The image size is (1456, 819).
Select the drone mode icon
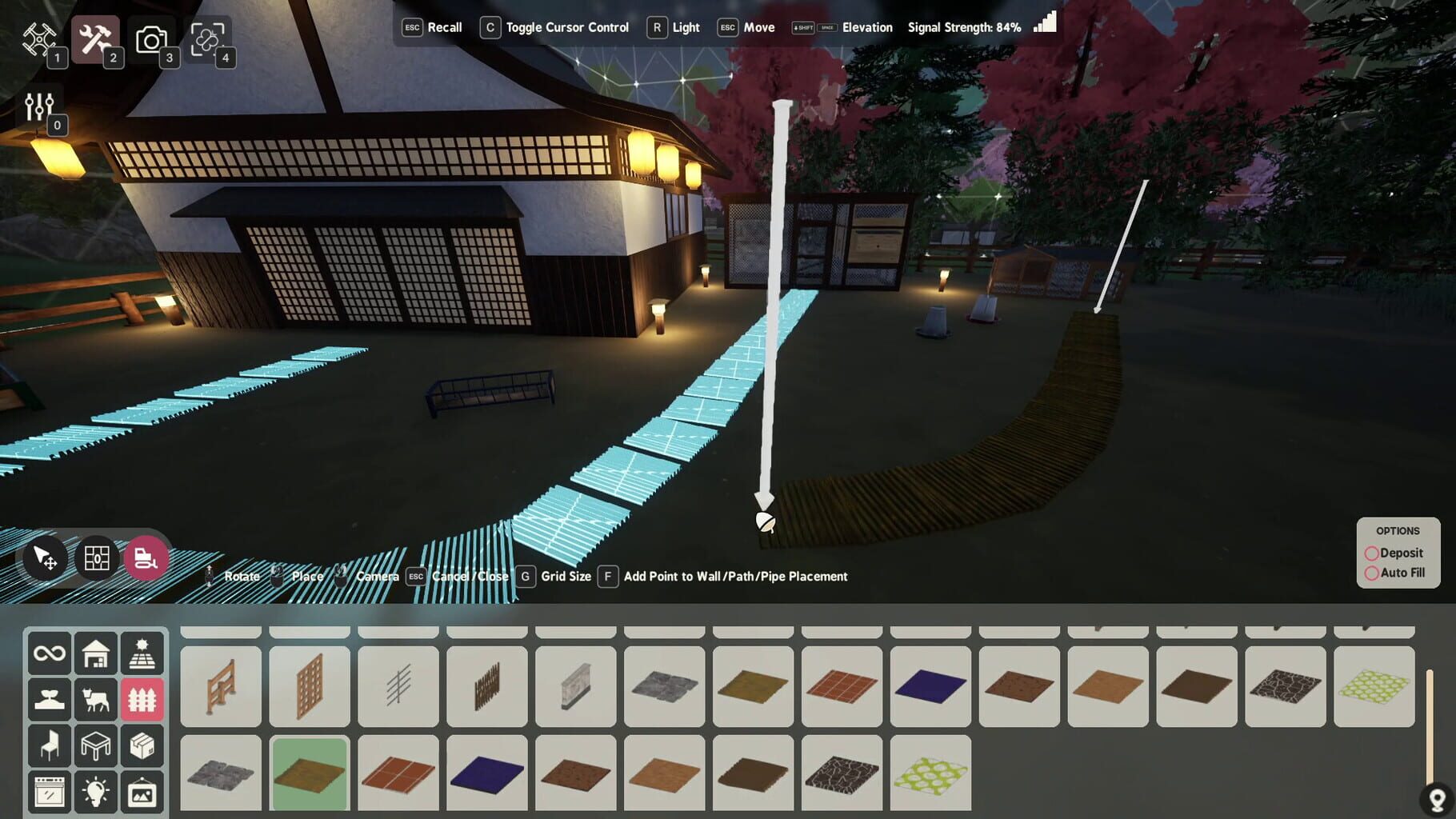point(39,39)
